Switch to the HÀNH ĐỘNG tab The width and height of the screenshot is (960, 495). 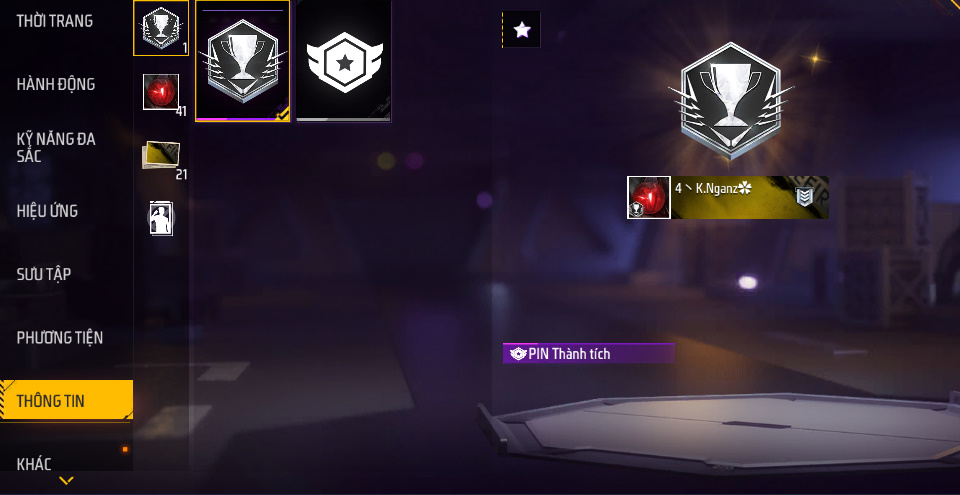[x=56, y=84]
